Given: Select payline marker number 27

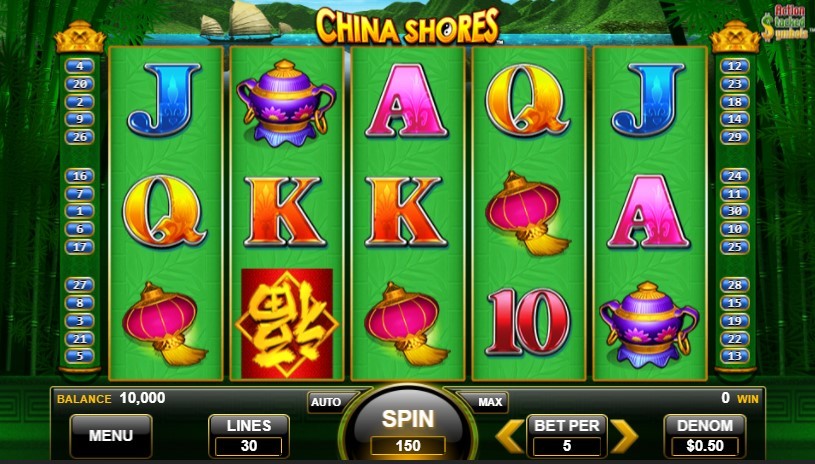Looking at the screenshot, I should coord(79,284).
